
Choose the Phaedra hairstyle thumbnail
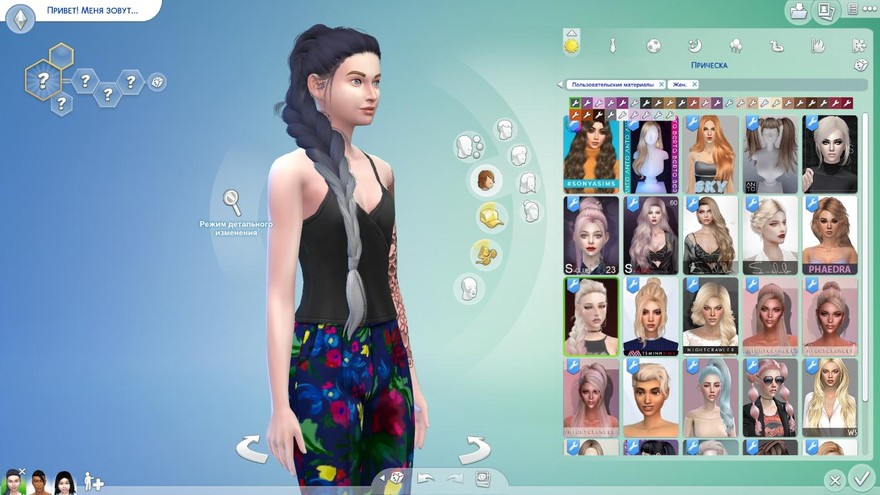point(830,235)
